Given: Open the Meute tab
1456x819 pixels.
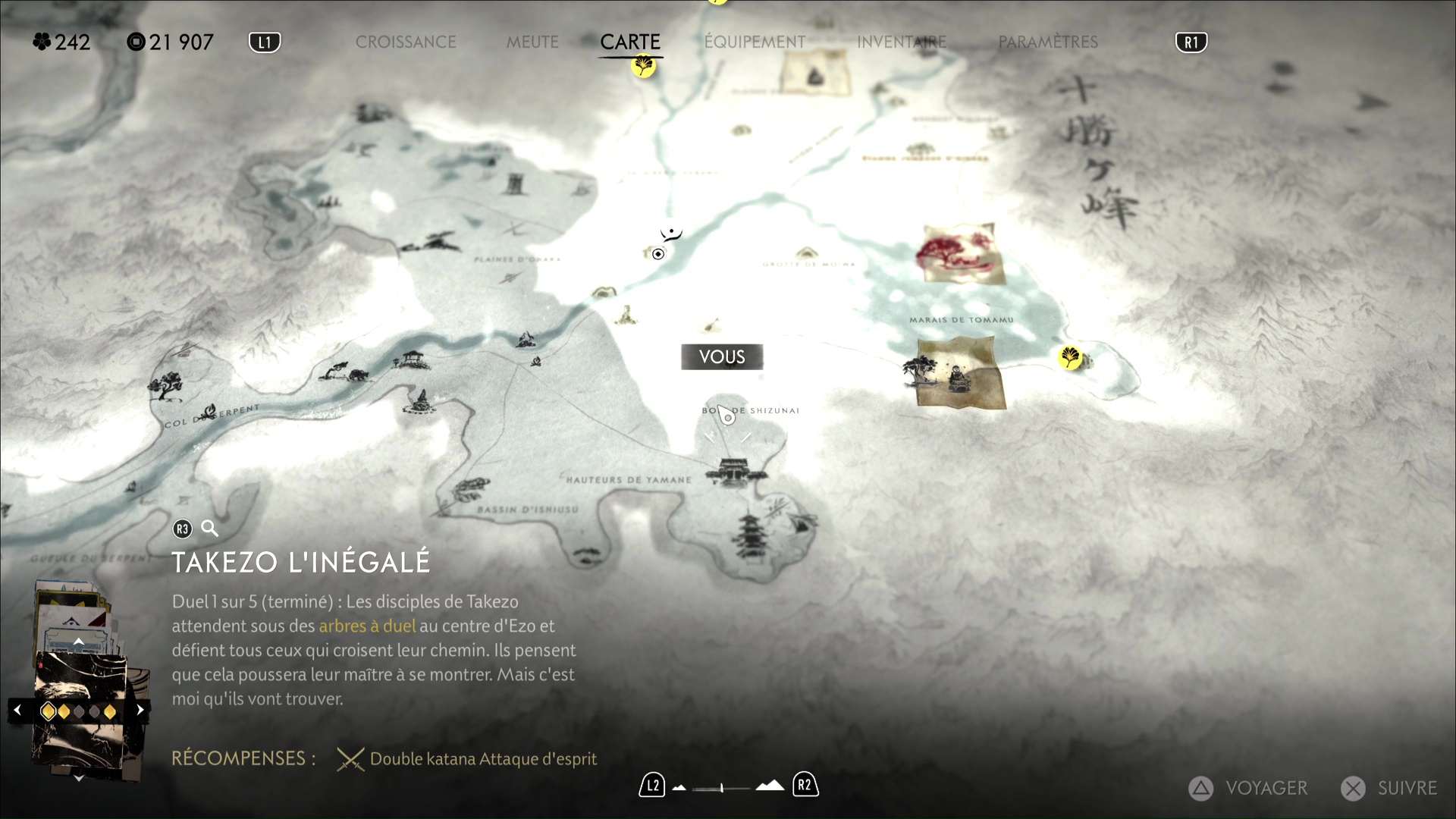Looking at the screenshot, I should [532, 42].
